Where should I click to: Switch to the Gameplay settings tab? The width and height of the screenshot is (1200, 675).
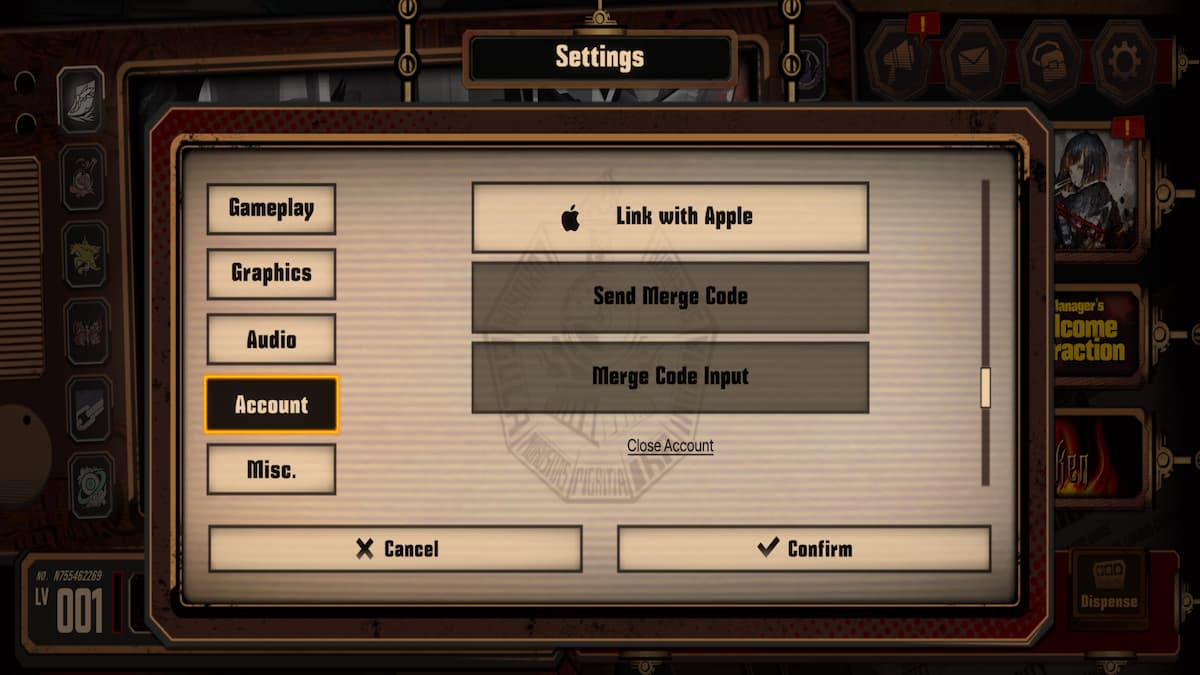coord(271,209)
